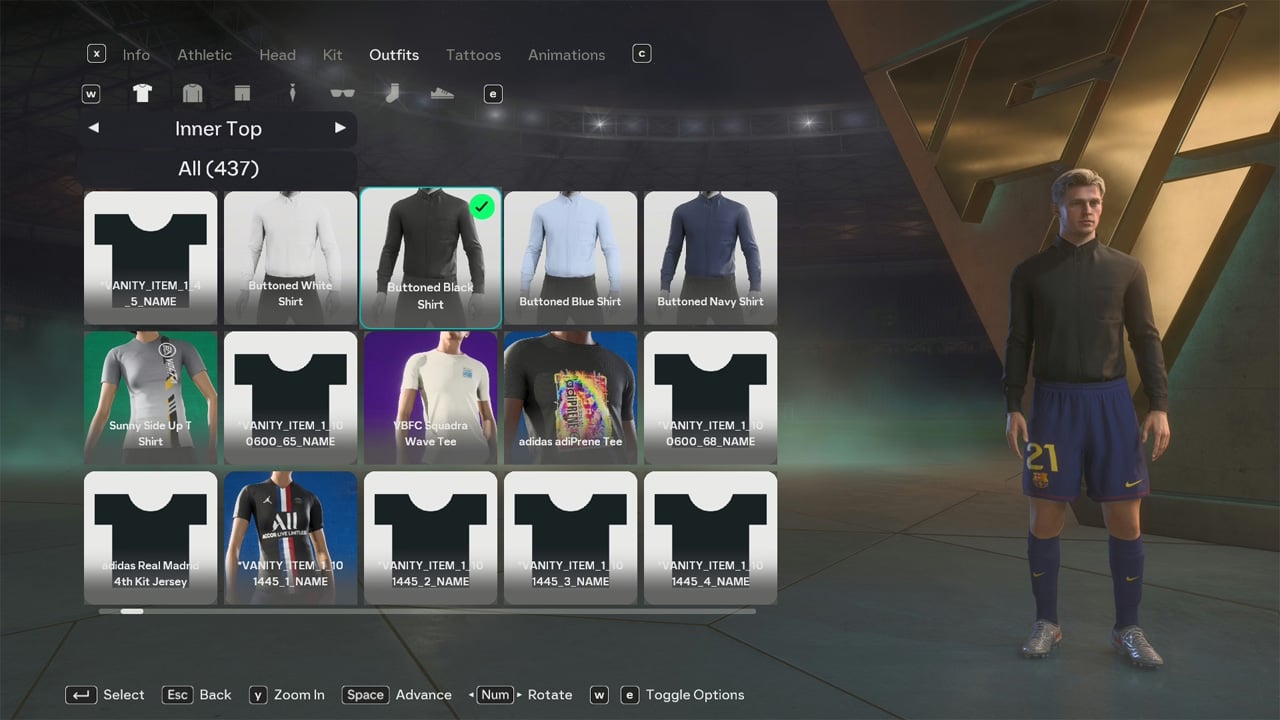Switch to the Tattoos tab
Viewport: 1280px width, 720px height.
point(473,55)
